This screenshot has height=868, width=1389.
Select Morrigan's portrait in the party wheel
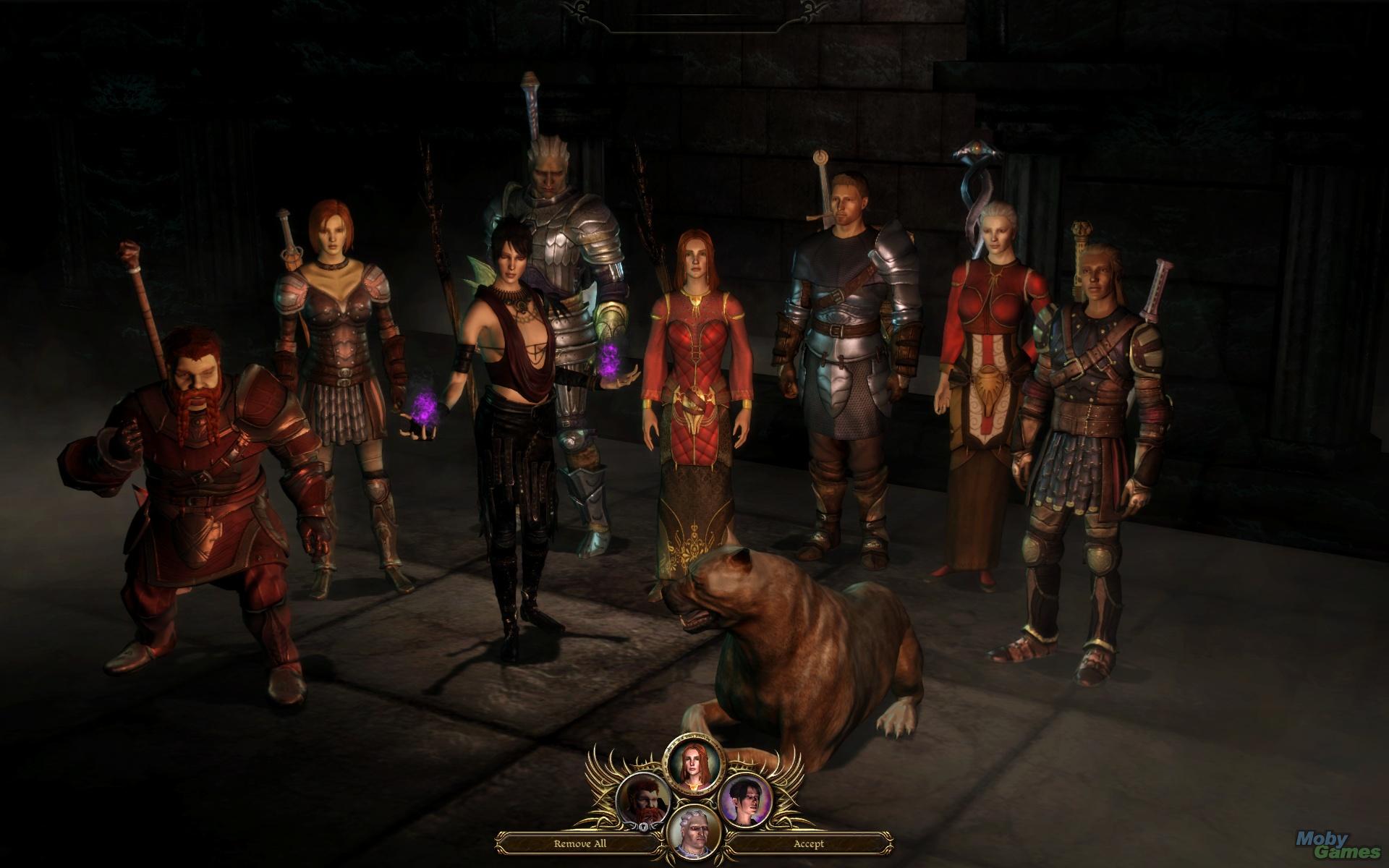(745, 800)
